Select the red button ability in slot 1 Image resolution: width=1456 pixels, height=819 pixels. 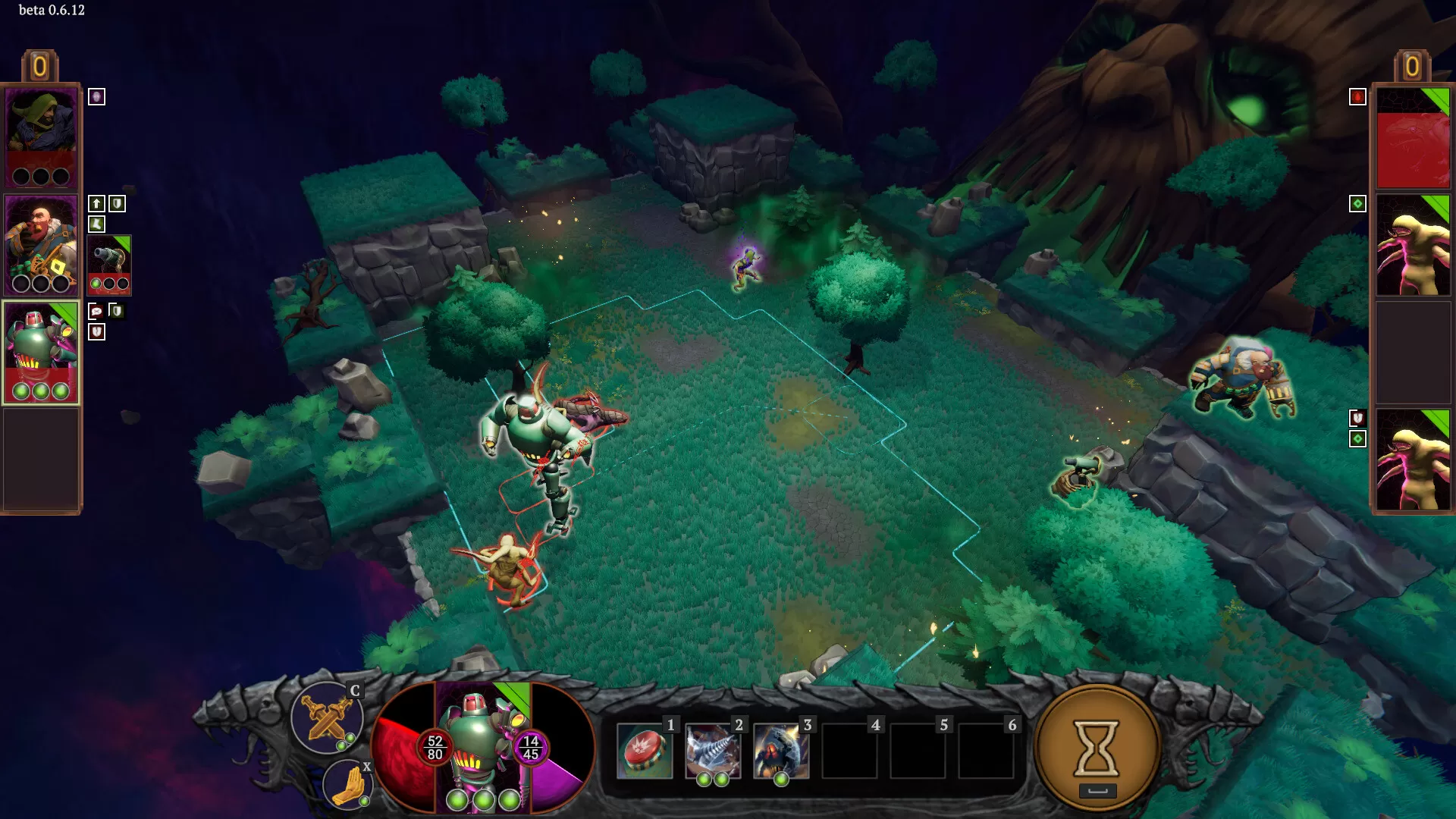click(x=645, y=751)
